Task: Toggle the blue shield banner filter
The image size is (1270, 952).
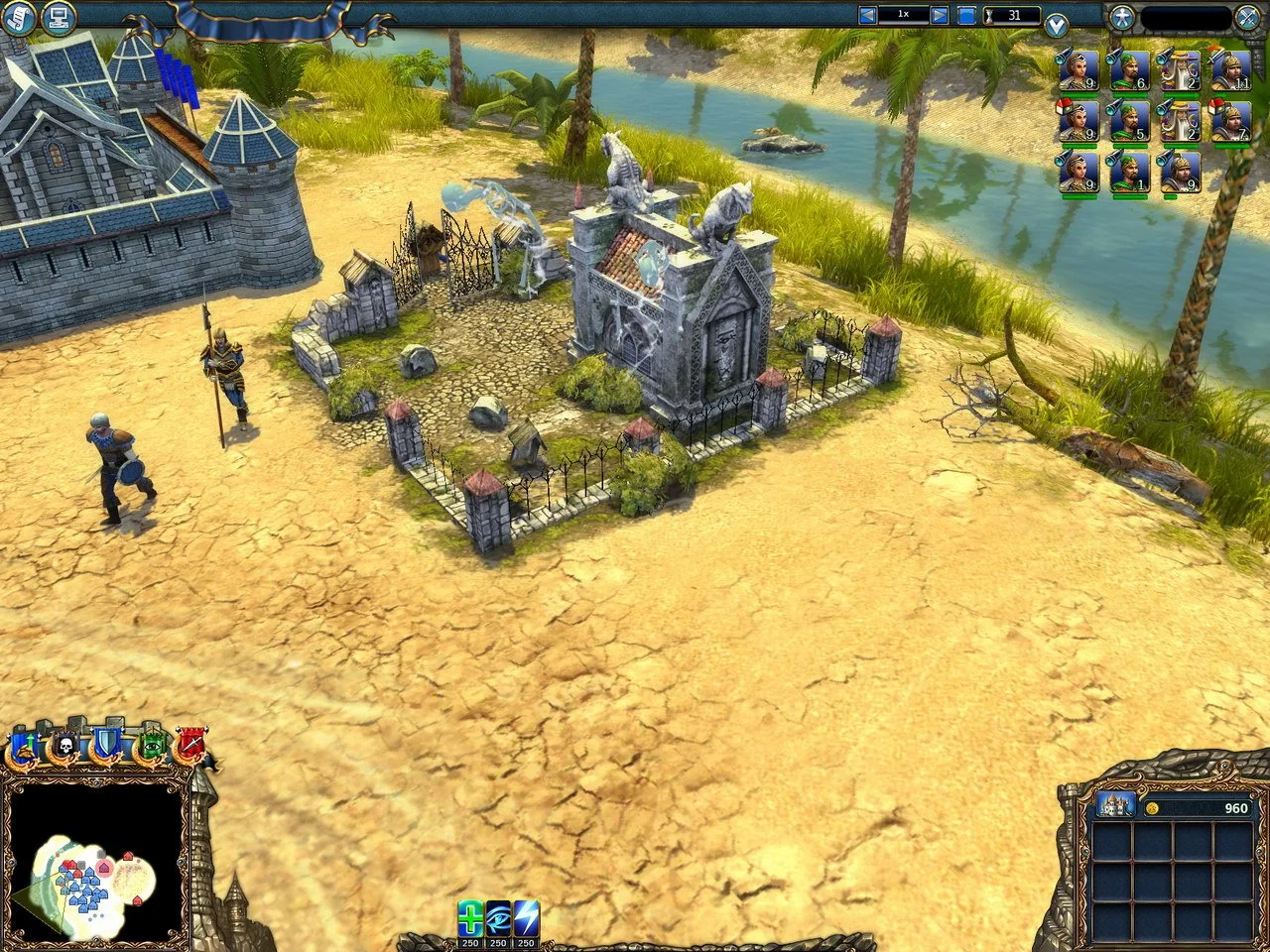Action: 106,744
